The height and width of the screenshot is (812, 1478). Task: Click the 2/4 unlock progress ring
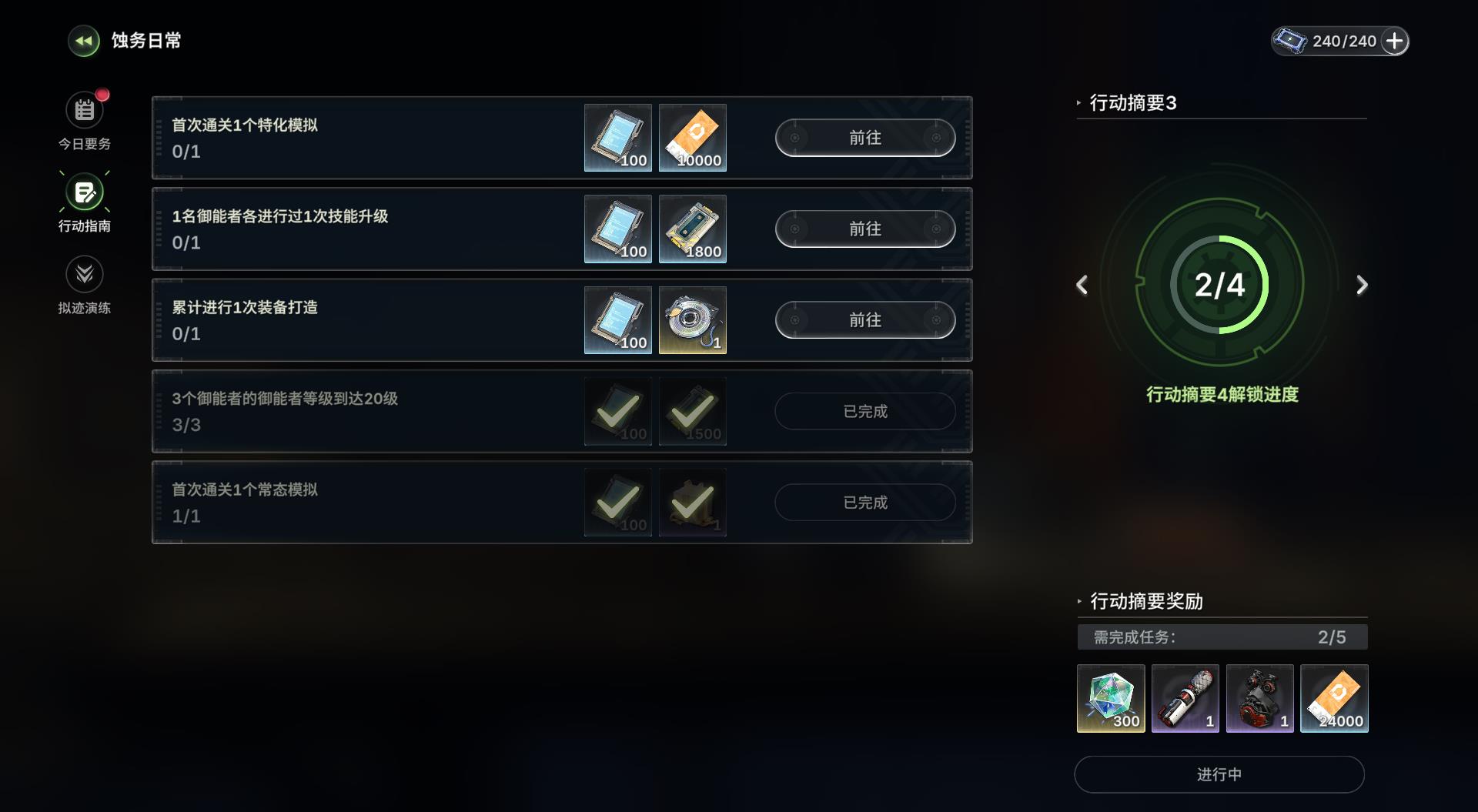pos(1219,285)
